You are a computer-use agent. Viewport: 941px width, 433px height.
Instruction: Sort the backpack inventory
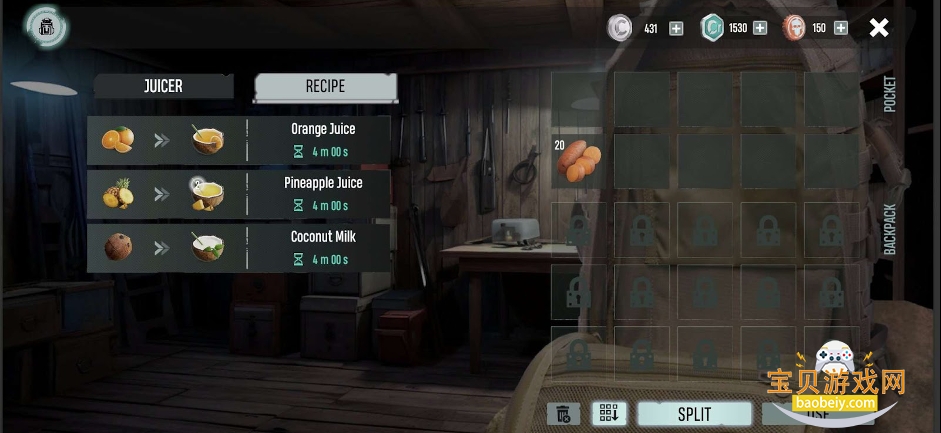(608, 414)
